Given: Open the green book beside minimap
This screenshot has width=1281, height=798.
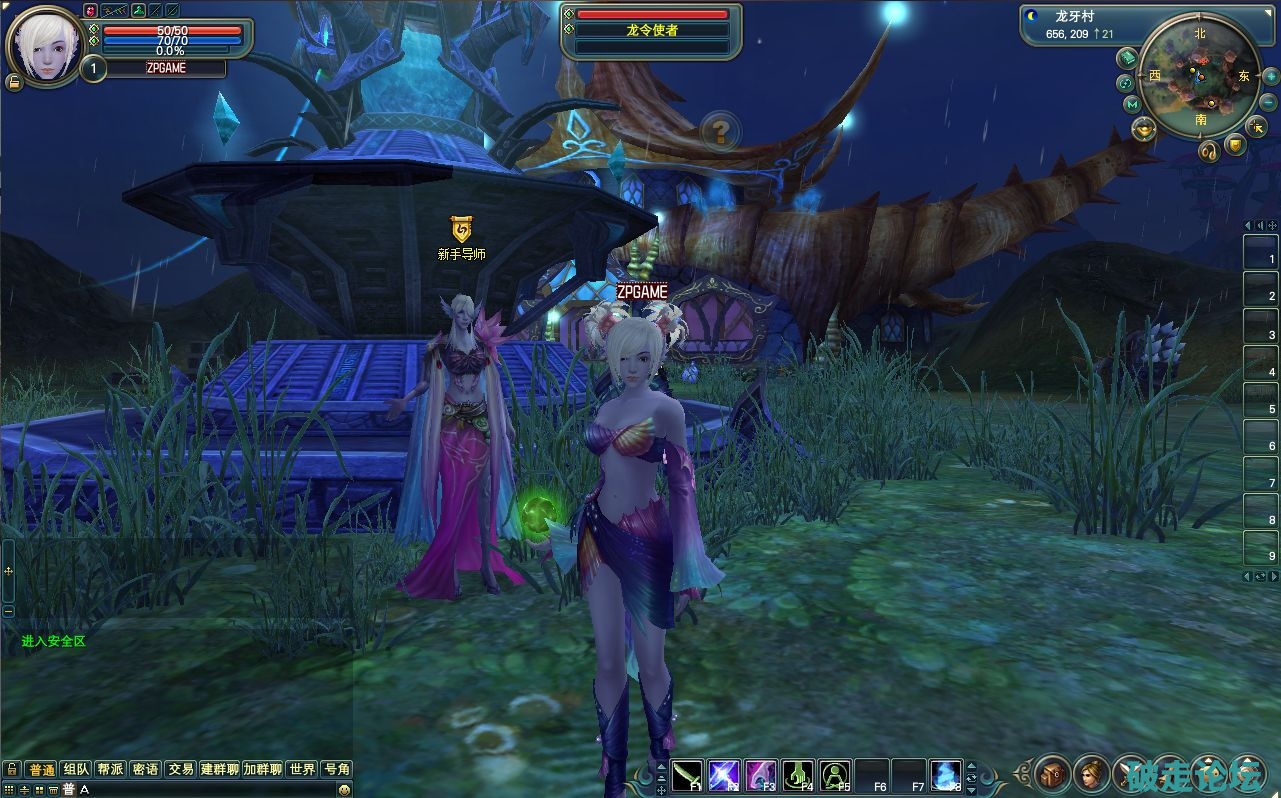Looking at the screenshot, I should (x=1127, y=57).
